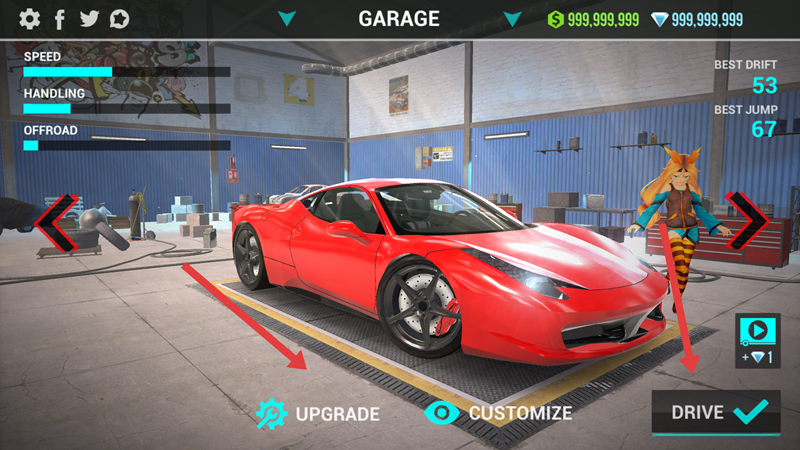Watch the video ad for a diamond
This screenshot has width=800, height=450.
[757, 340]
